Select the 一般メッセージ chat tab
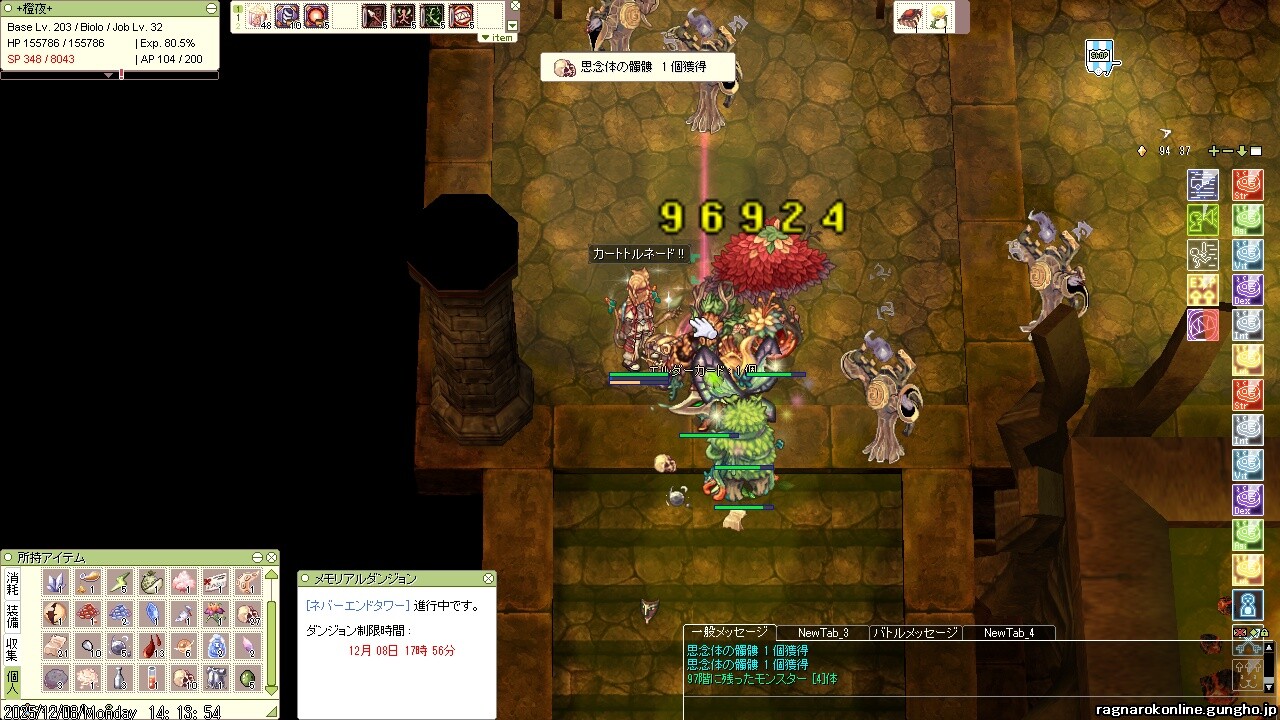The image size is (1280, 720). tap(728, 632)
